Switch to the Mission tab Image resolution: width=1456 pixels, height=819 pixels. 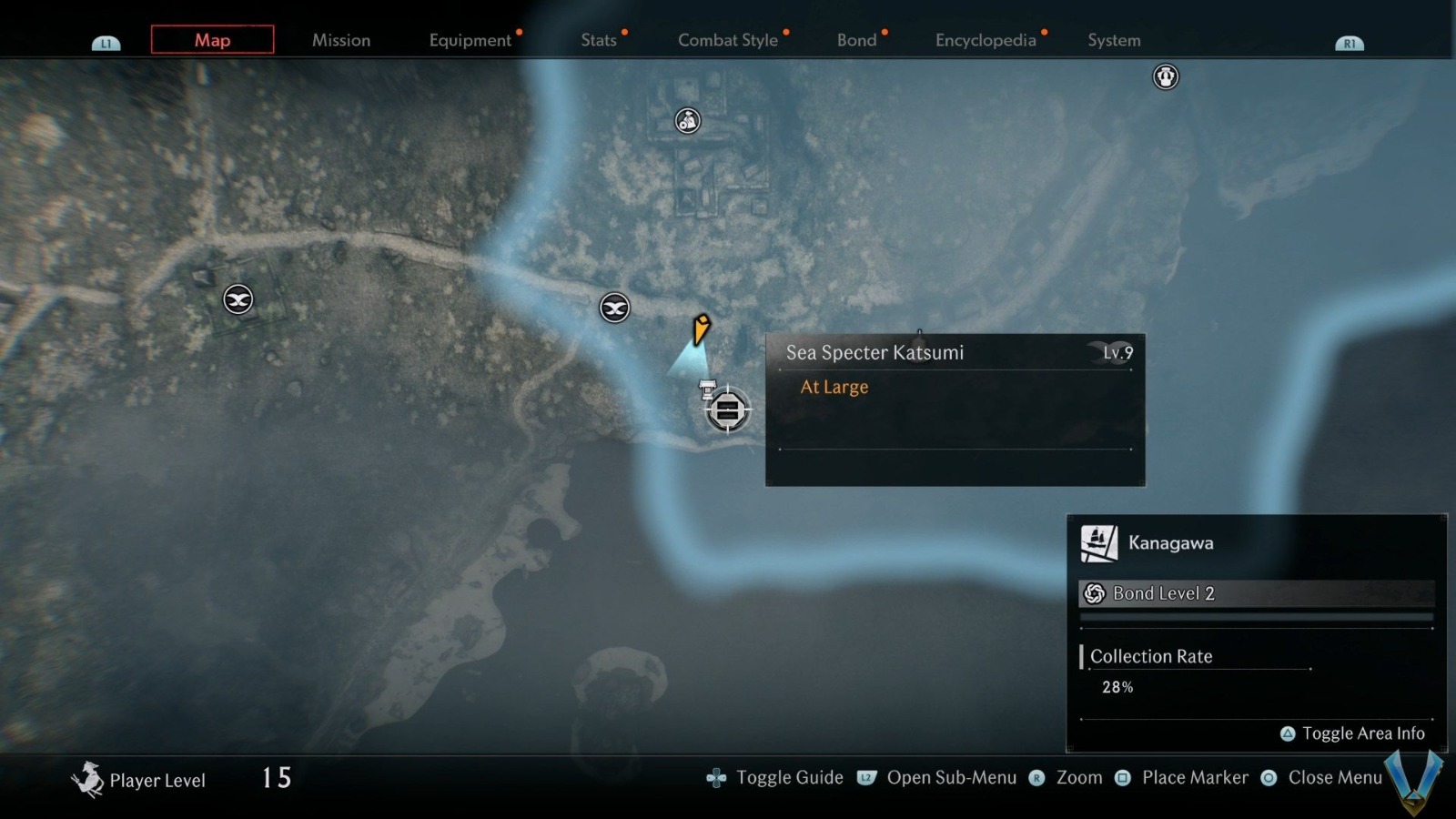[341, 40]
